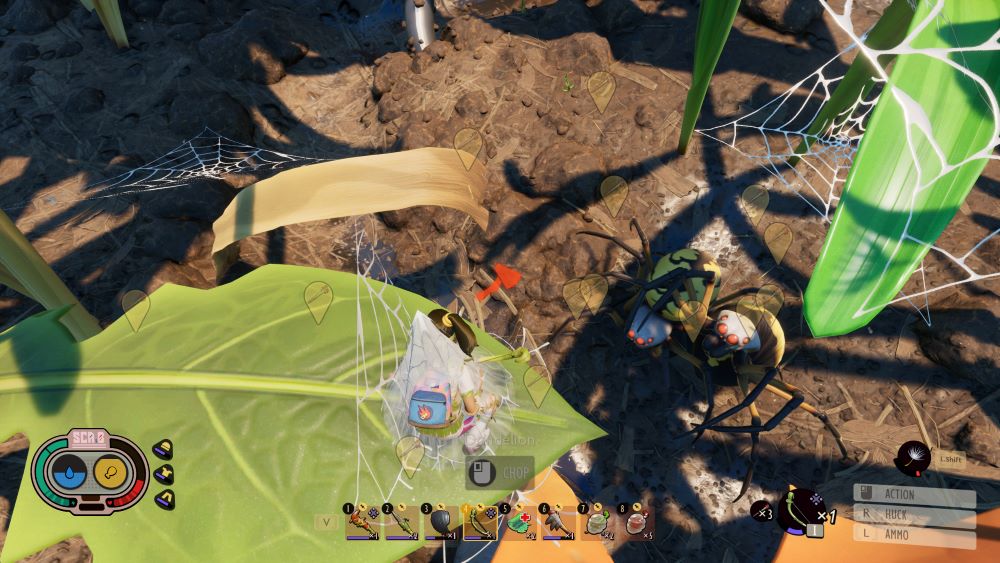This screenshot has height=563, width=1000.
Task: Click the leg armor durability icon
Action: pyautogui.click(x=163, y=498)
